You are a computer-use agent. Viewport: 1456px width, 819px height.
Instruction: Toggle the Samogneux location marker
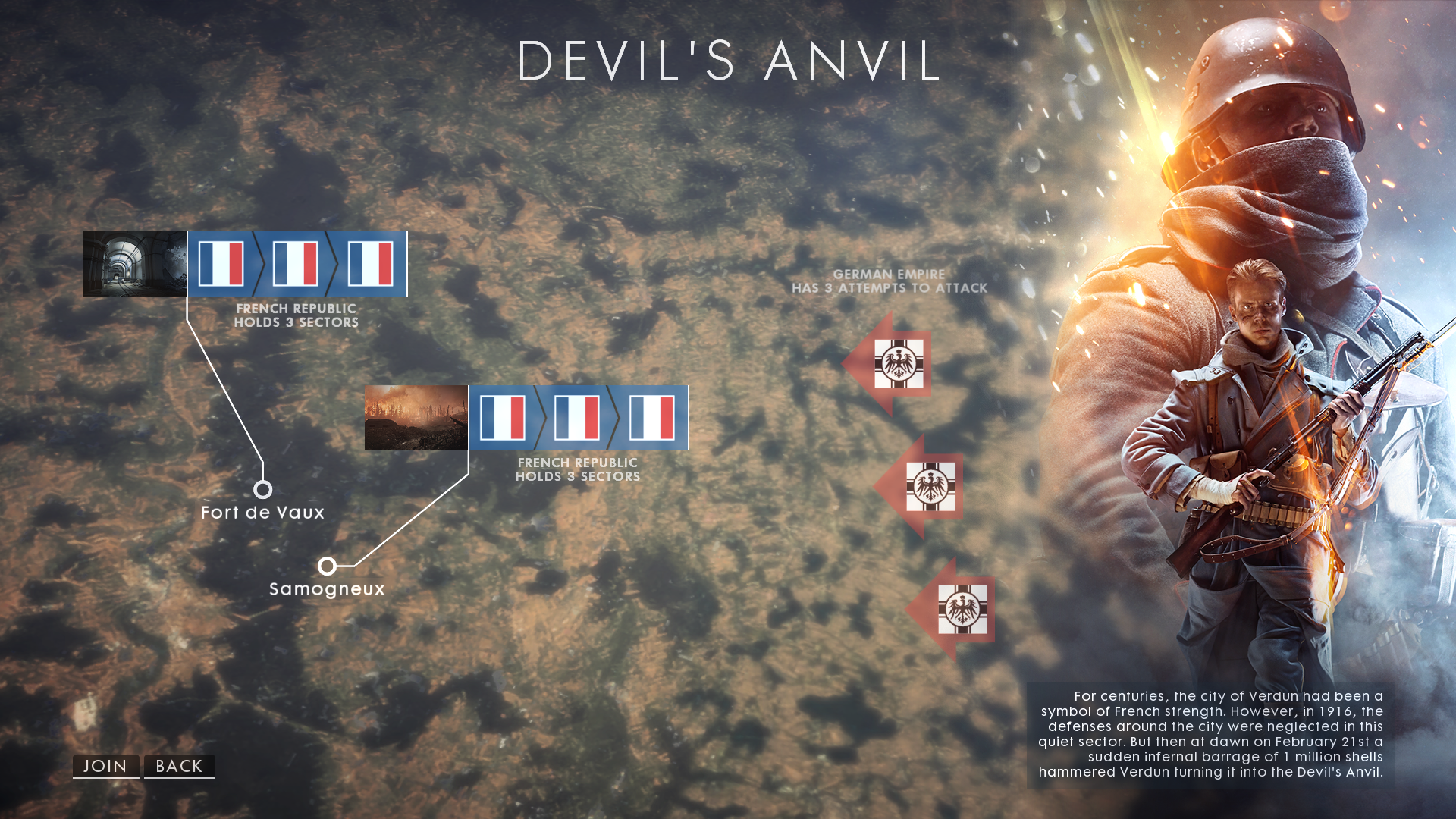(x=328, y=564)
